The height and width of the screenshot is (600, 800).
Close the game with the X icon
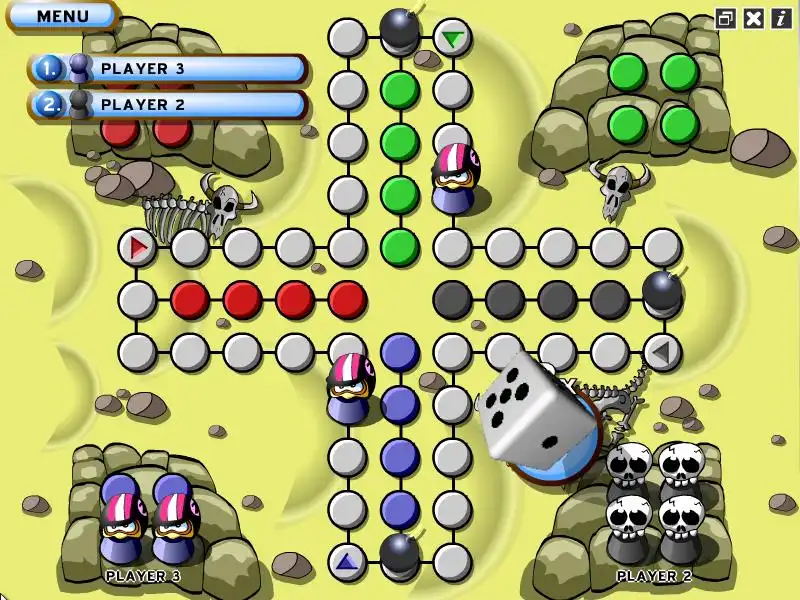(x=754, y=17)
